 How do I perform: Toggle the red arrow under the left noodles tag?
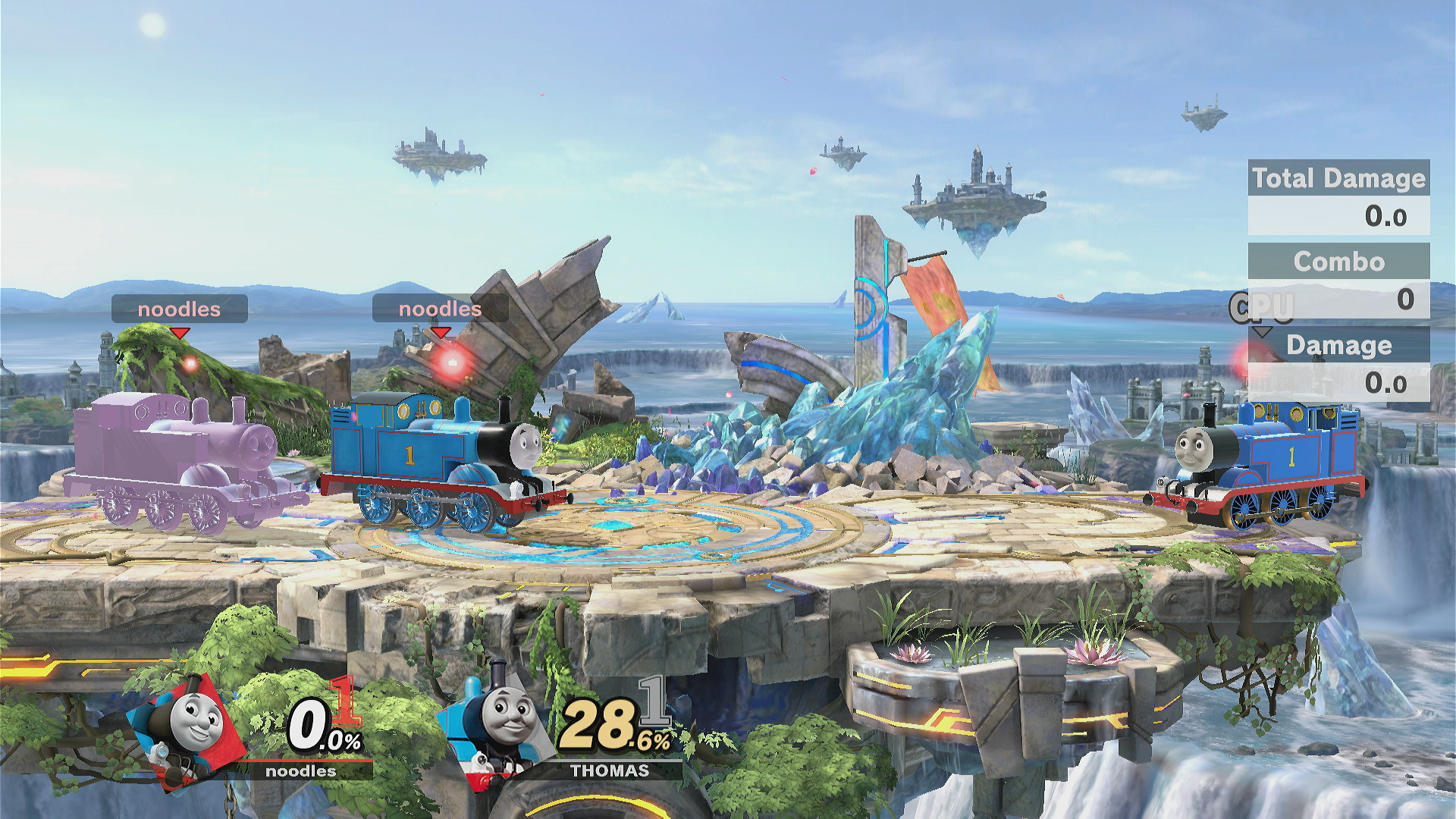[180, 332]
